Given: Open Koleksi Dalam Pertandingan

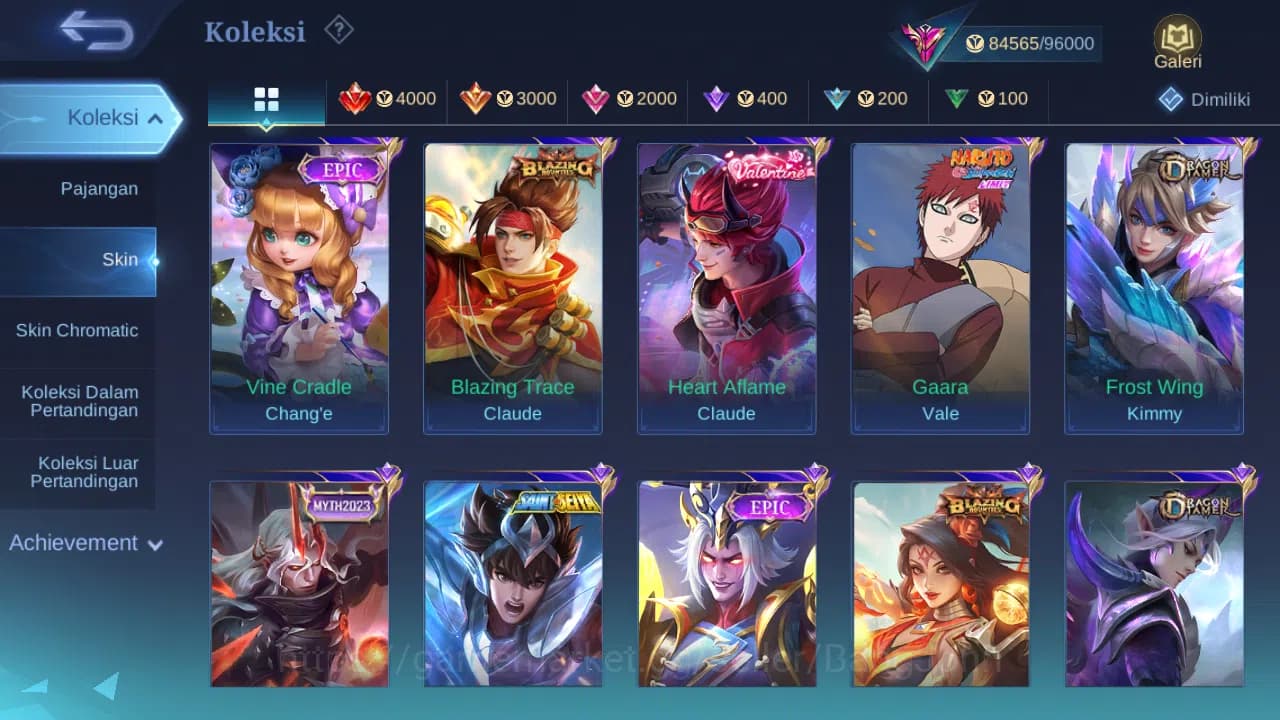Looking at the screenshot, I should (79, 401).
